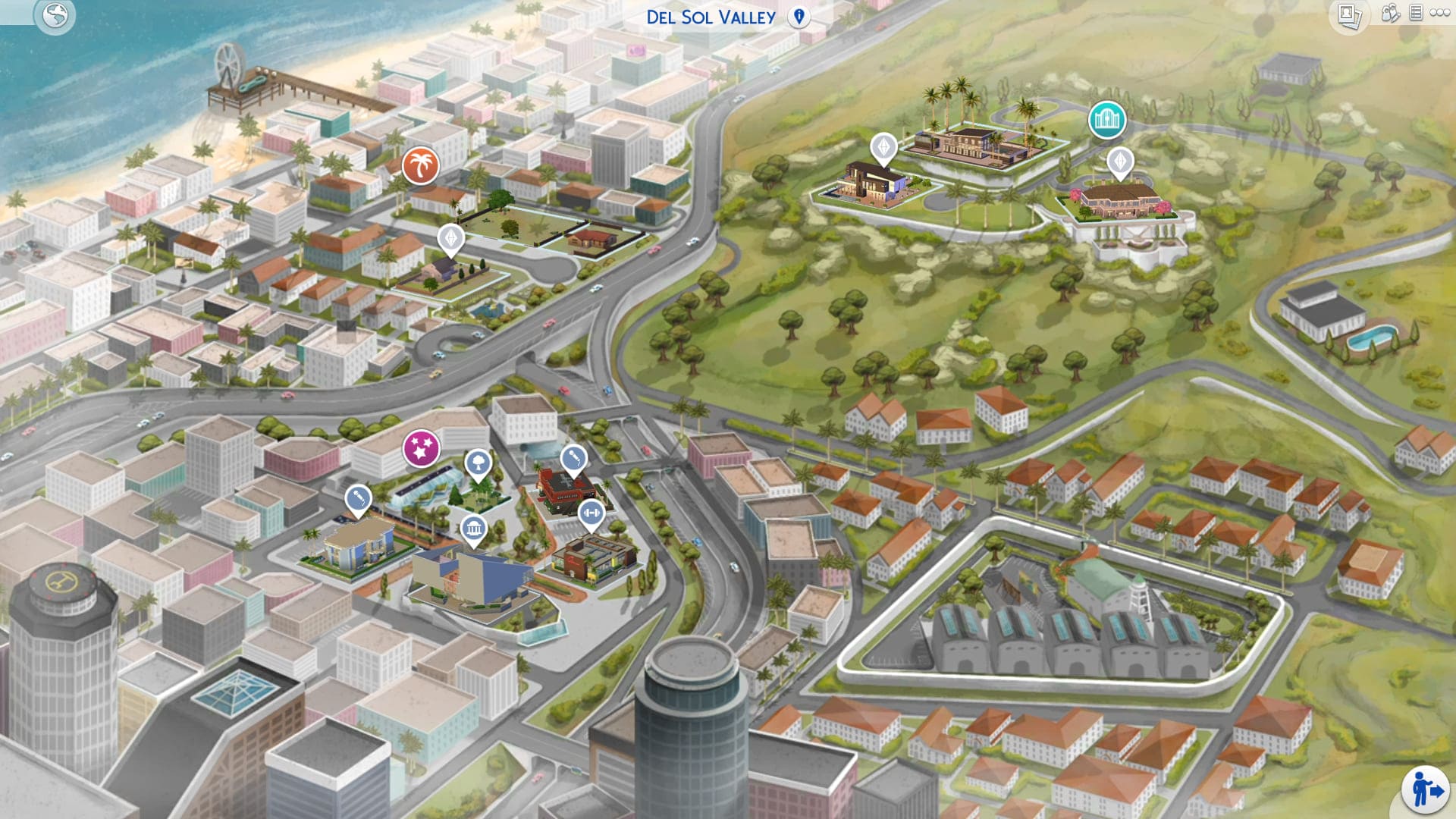Click the museum columns venue icon
The height and width of the screenshot is (819, 1456).
point(476,529)
